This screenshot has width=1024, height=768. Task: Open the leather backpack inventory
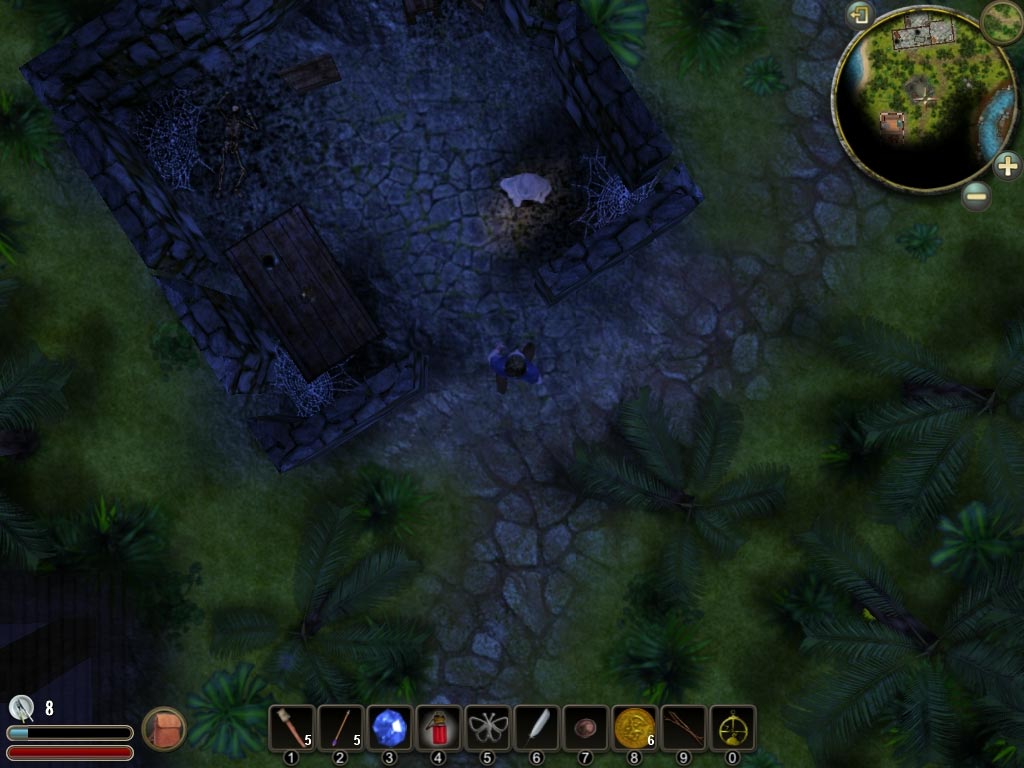163,728
